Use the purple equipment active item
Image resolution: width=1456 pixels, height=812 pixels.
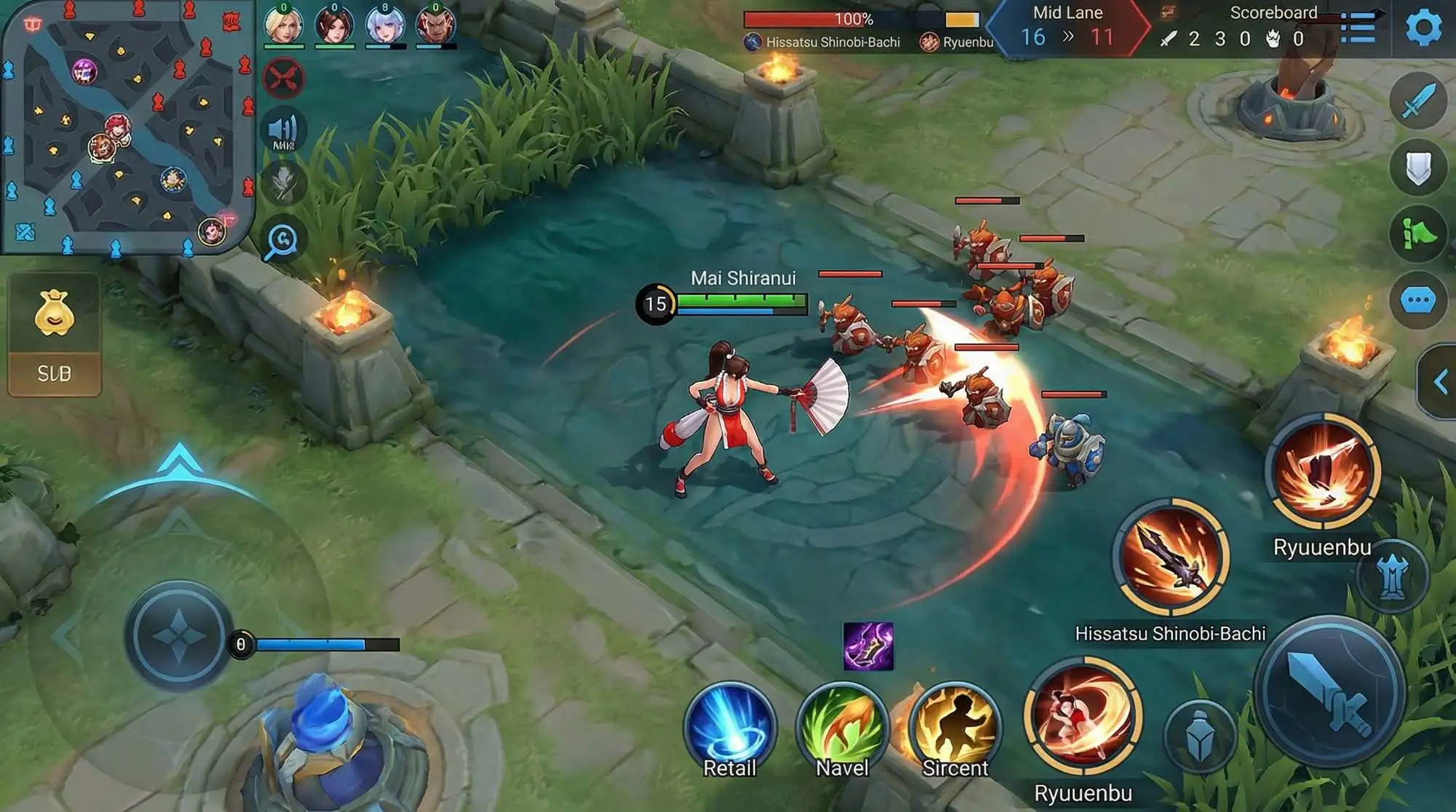tap(868, 646)
